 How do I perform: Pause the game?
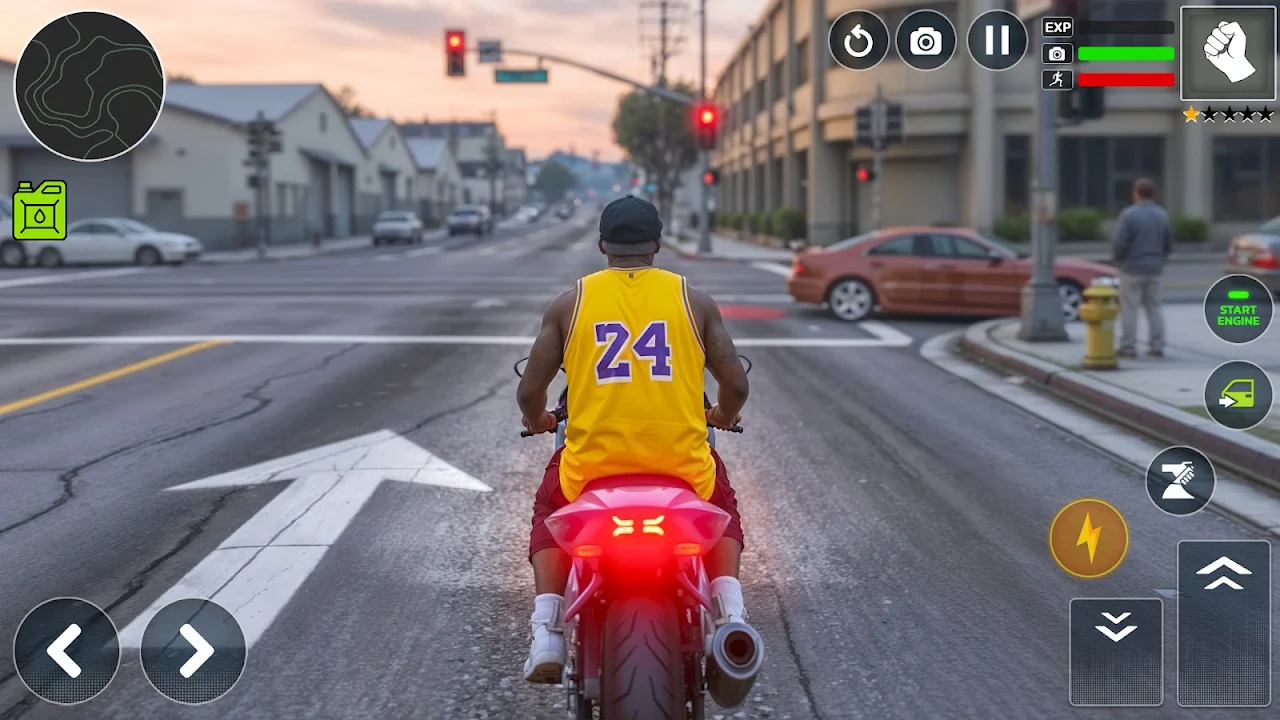tap(997, 41)
